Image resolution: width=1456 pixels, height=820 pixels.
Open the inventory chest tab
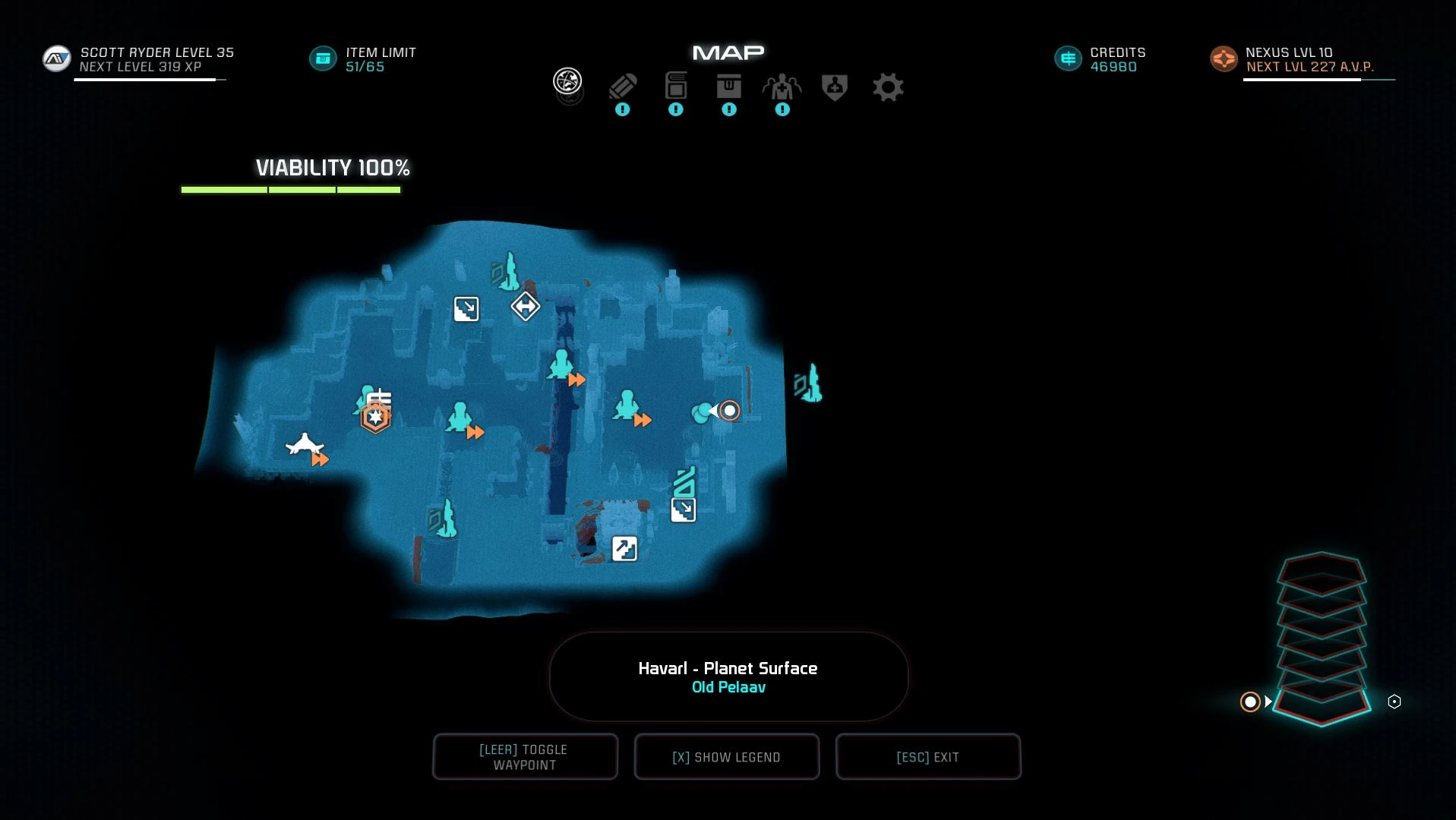[728, 87]
